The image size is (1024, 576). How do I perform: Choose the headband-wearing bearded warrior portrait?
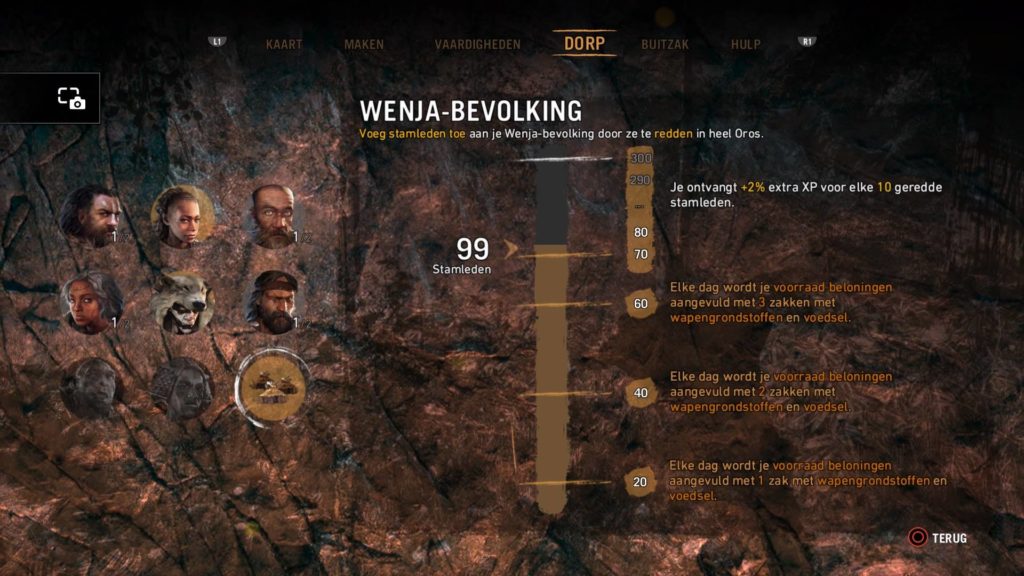pos(272,302)
